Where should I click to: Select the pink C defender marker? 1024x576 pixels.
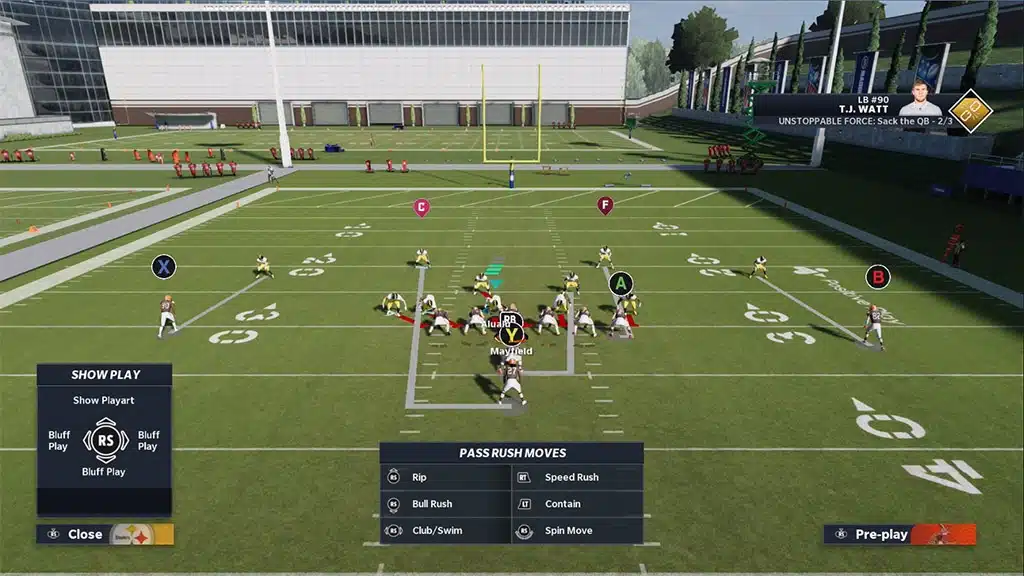422,207
